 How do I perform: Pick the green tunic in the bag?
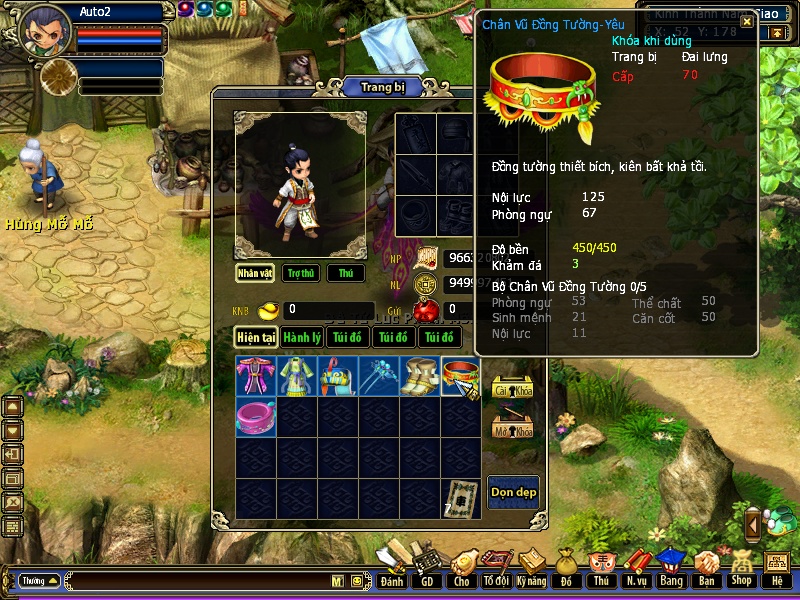point(297,375)
